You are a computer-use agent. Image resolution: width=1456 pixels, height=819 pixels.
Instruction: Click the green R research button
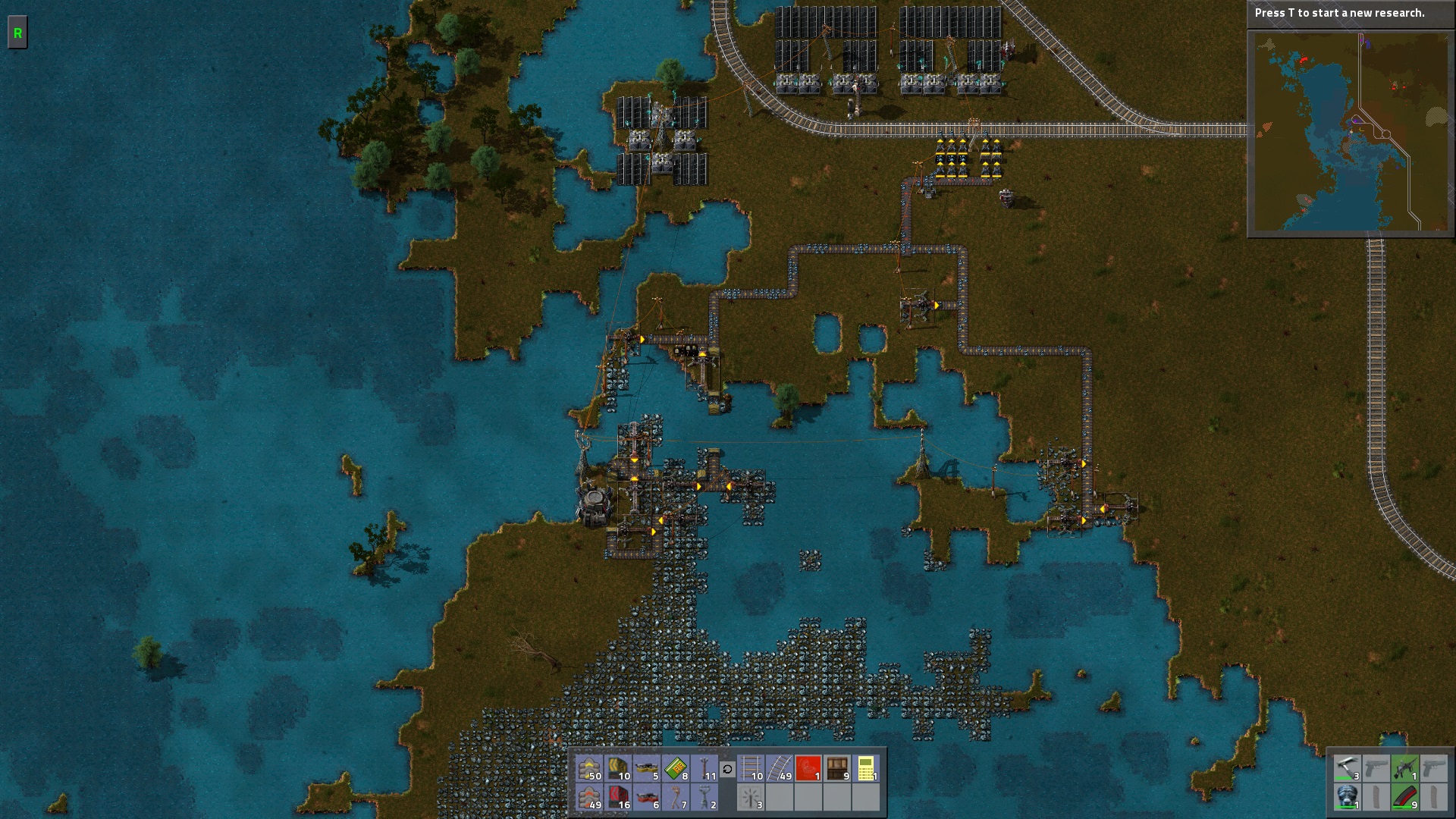17,34
